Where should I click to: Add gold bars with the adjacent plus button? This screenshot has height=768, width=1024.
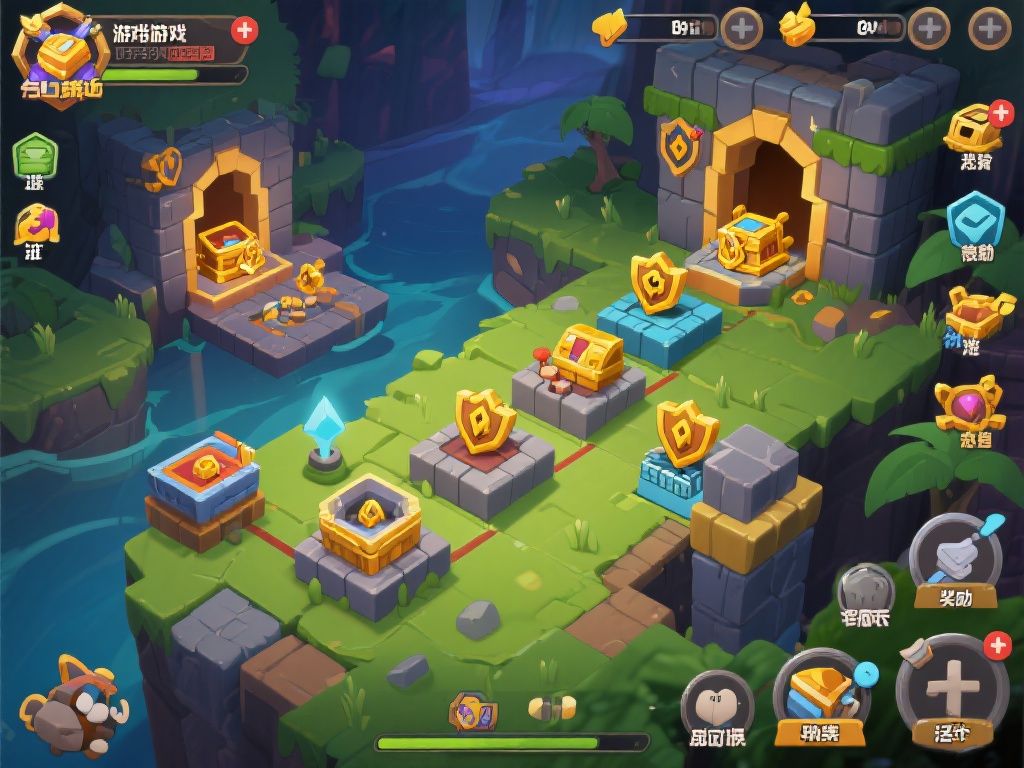(742, 28)
